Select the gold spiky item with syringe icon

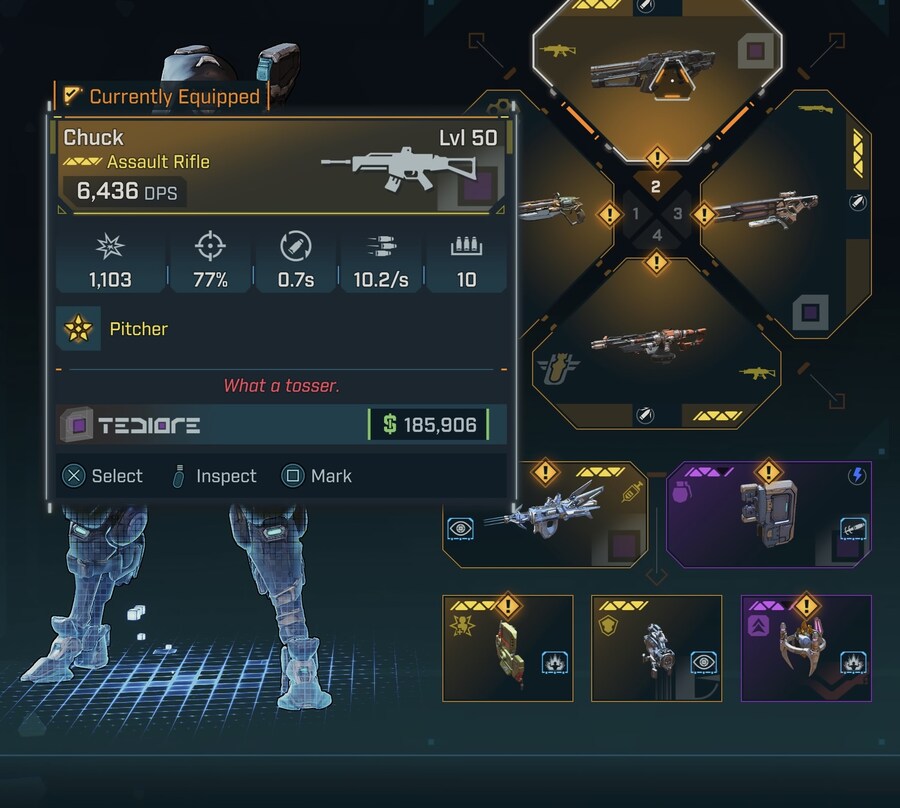click(546, 513)
